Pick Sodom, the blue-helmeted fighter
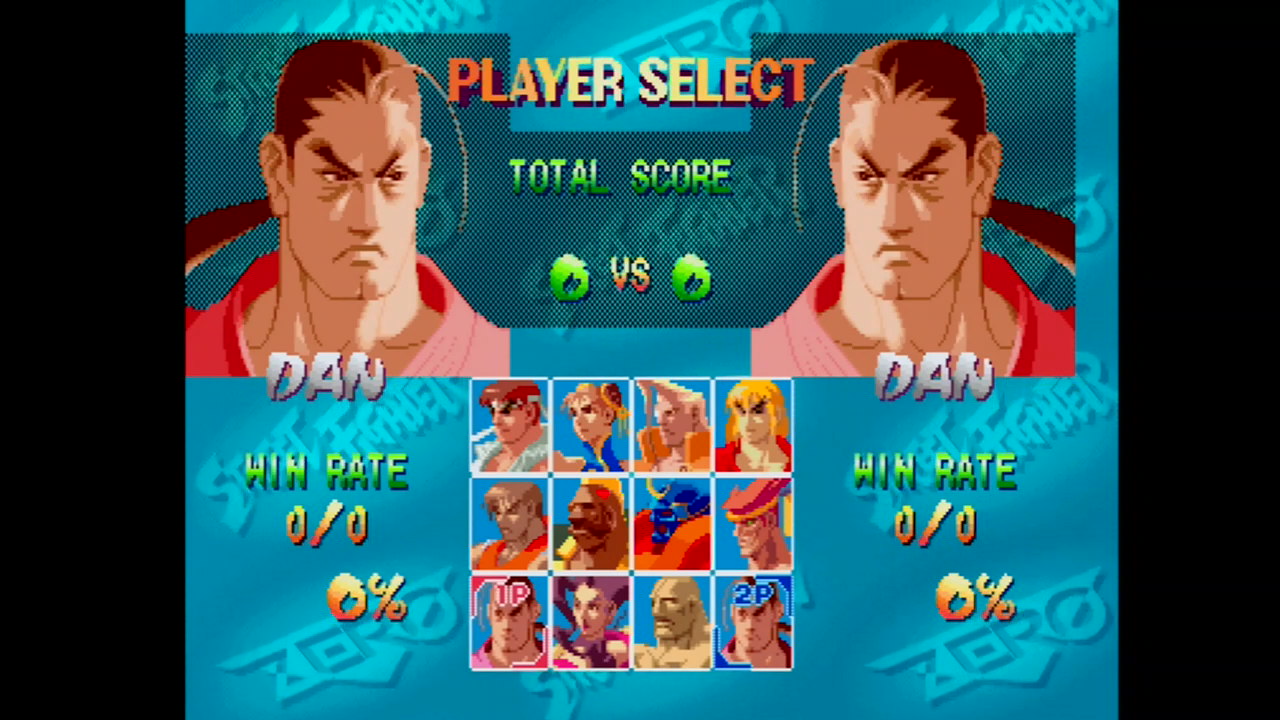 [672, 523]
